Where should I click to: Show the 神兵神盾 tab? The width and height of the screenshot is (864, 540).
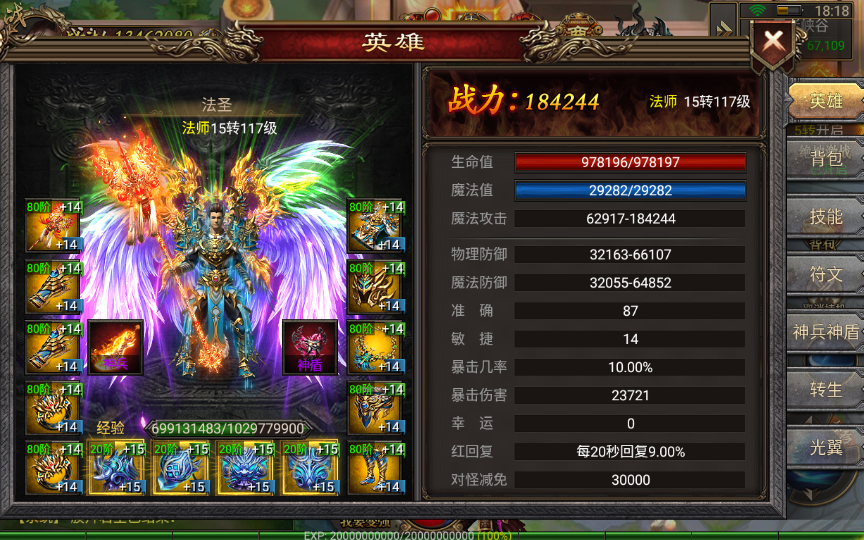826,332
